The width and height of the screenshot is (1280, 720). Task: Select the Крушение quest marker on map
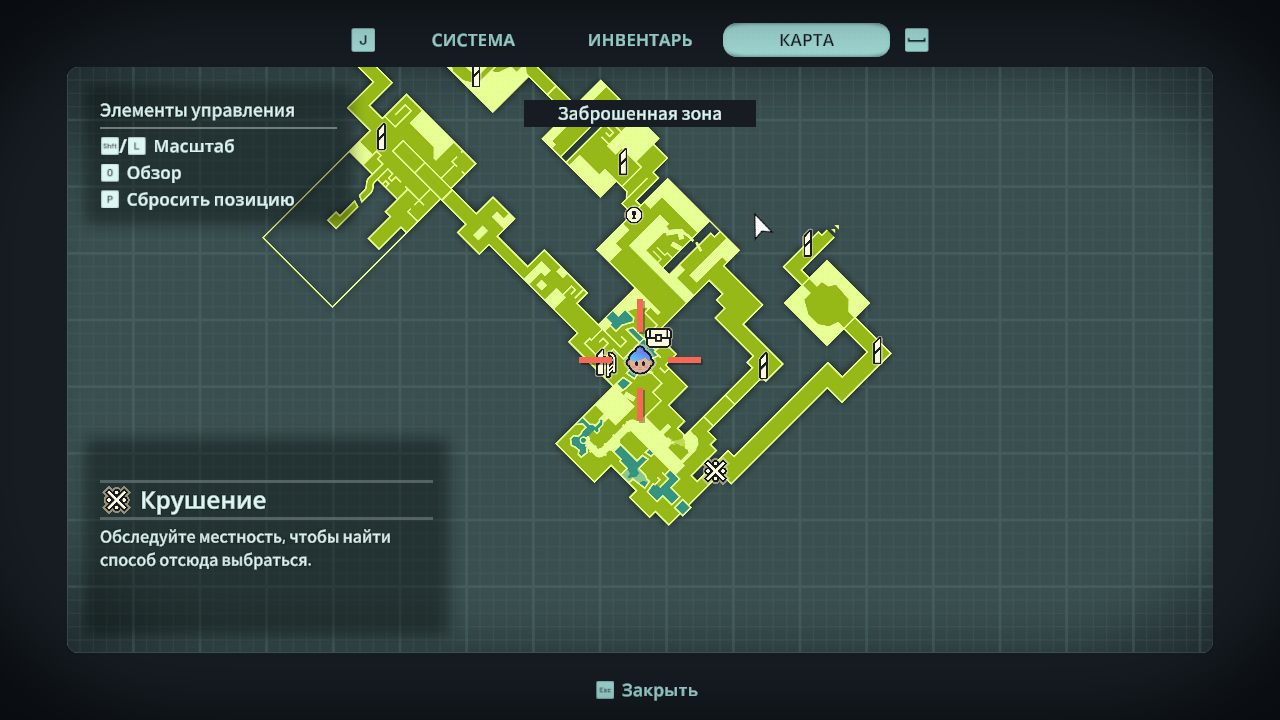pos(715,470)
